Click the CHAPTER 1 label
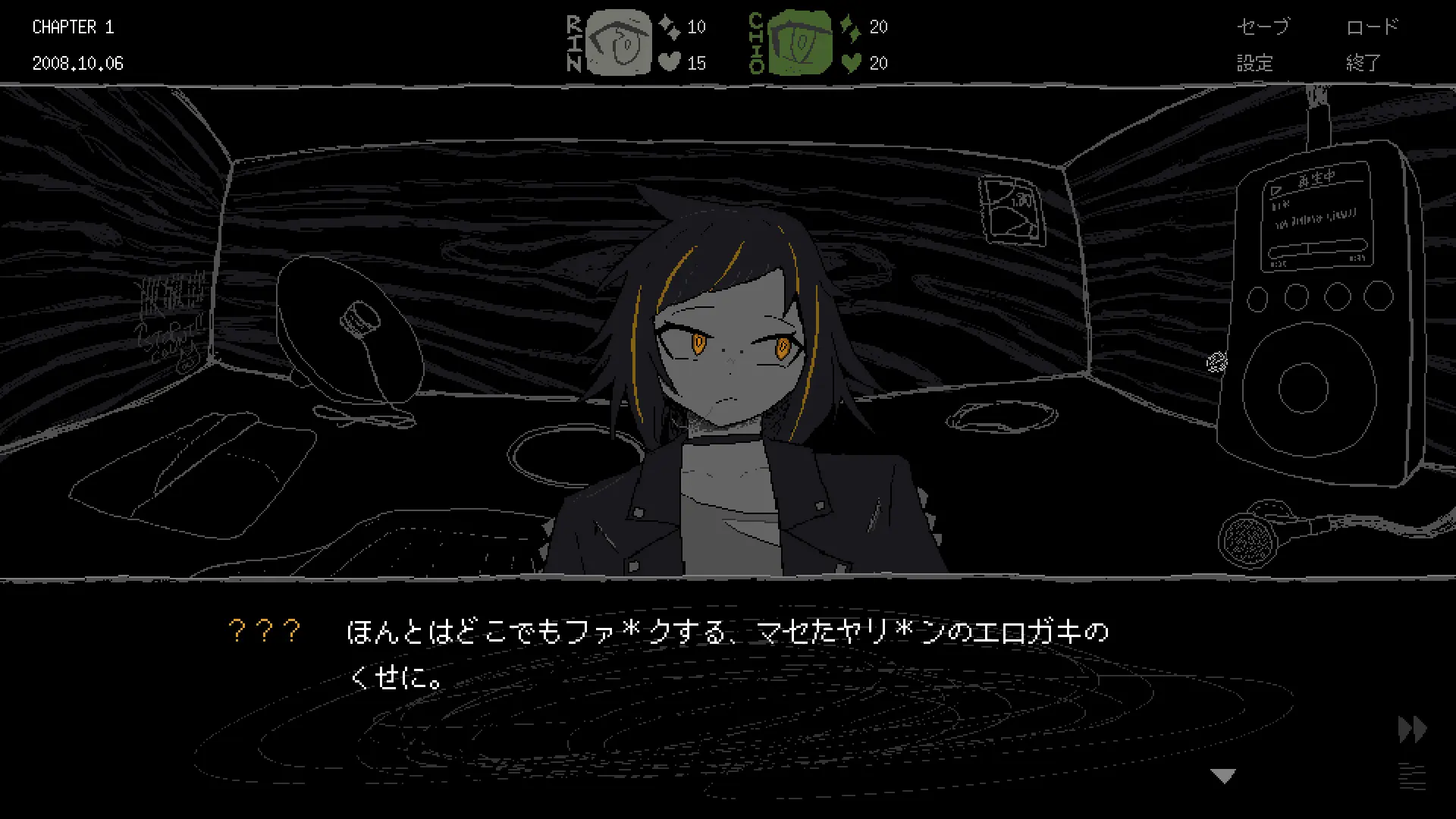Image resolution: width=1456 pixels, height=819 pixels. (73, 26)
